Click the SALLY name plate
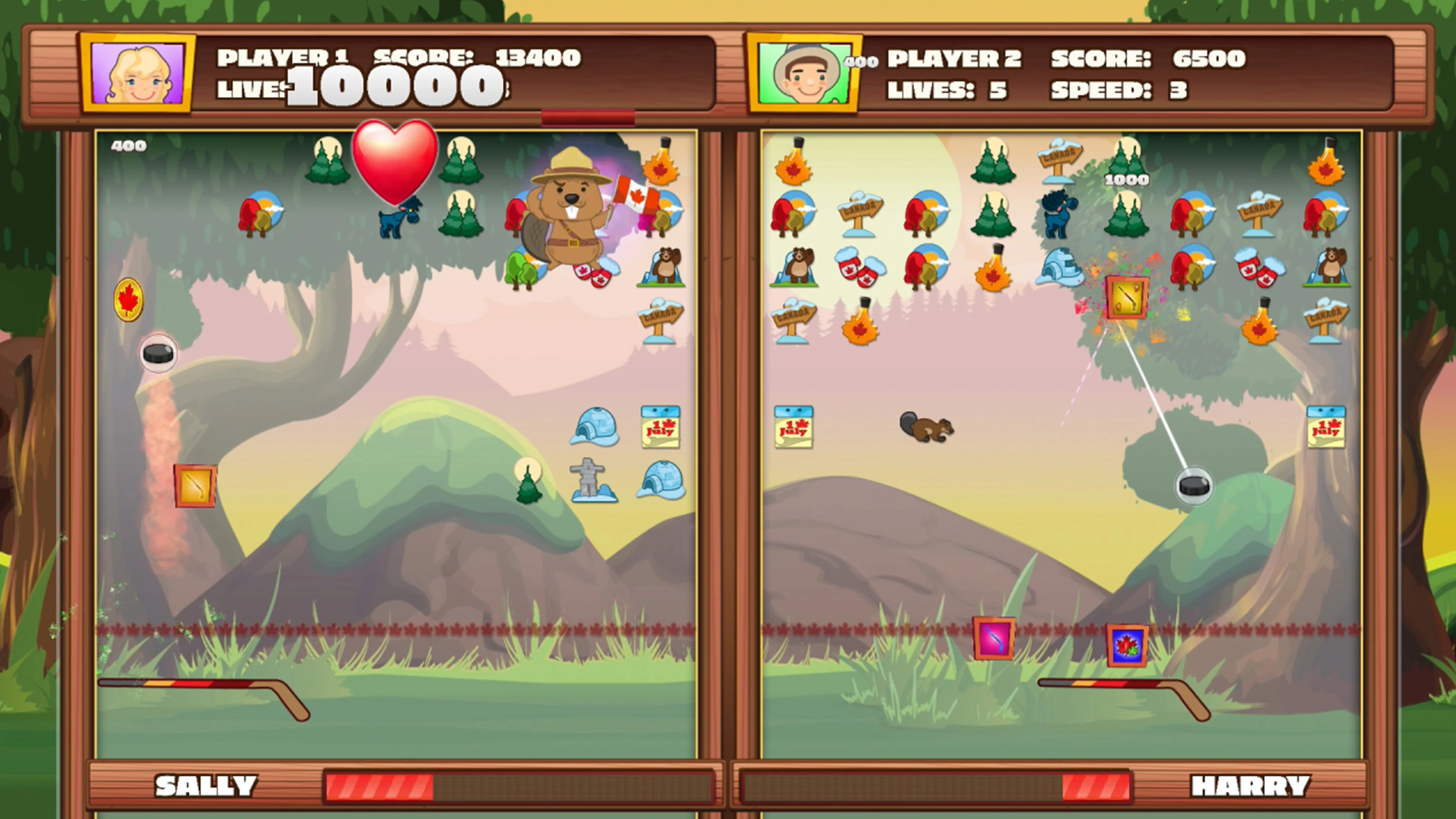 tap(206, 784)
